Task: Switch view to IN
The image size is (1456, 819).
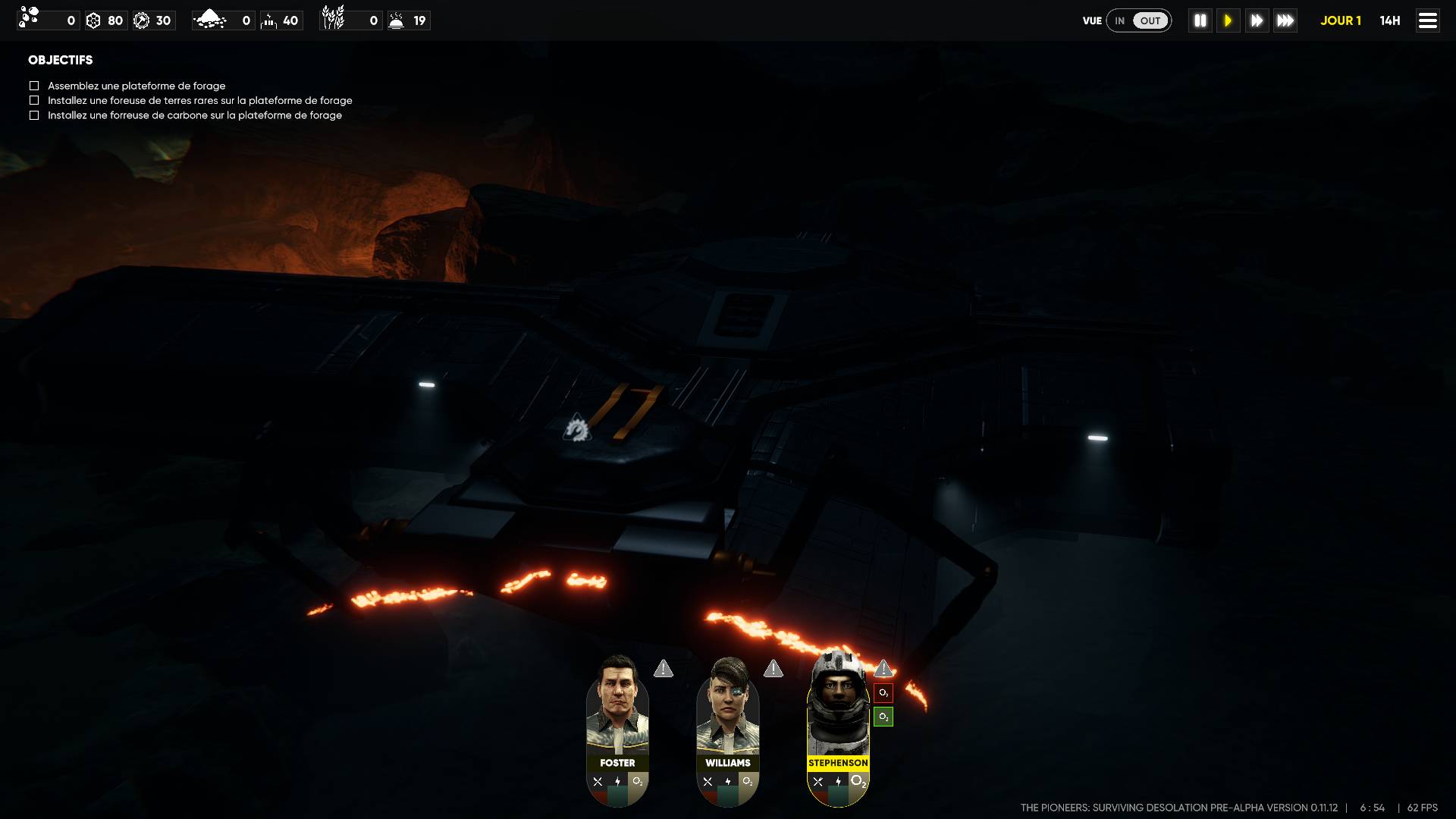Action: coord(1119,20)
